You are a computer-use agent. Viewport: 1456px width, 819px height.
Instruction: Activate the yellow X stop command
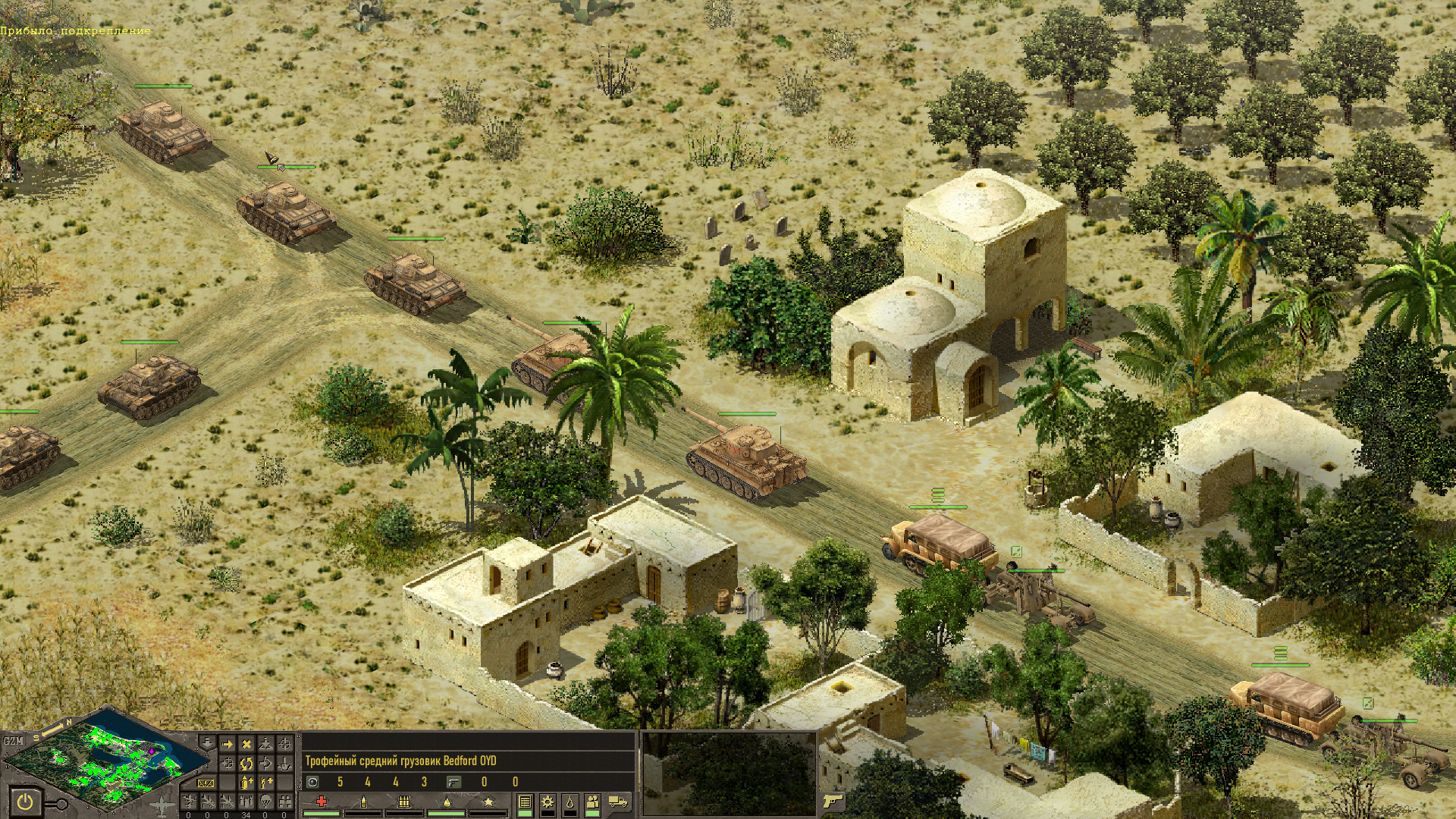(246, 745)
